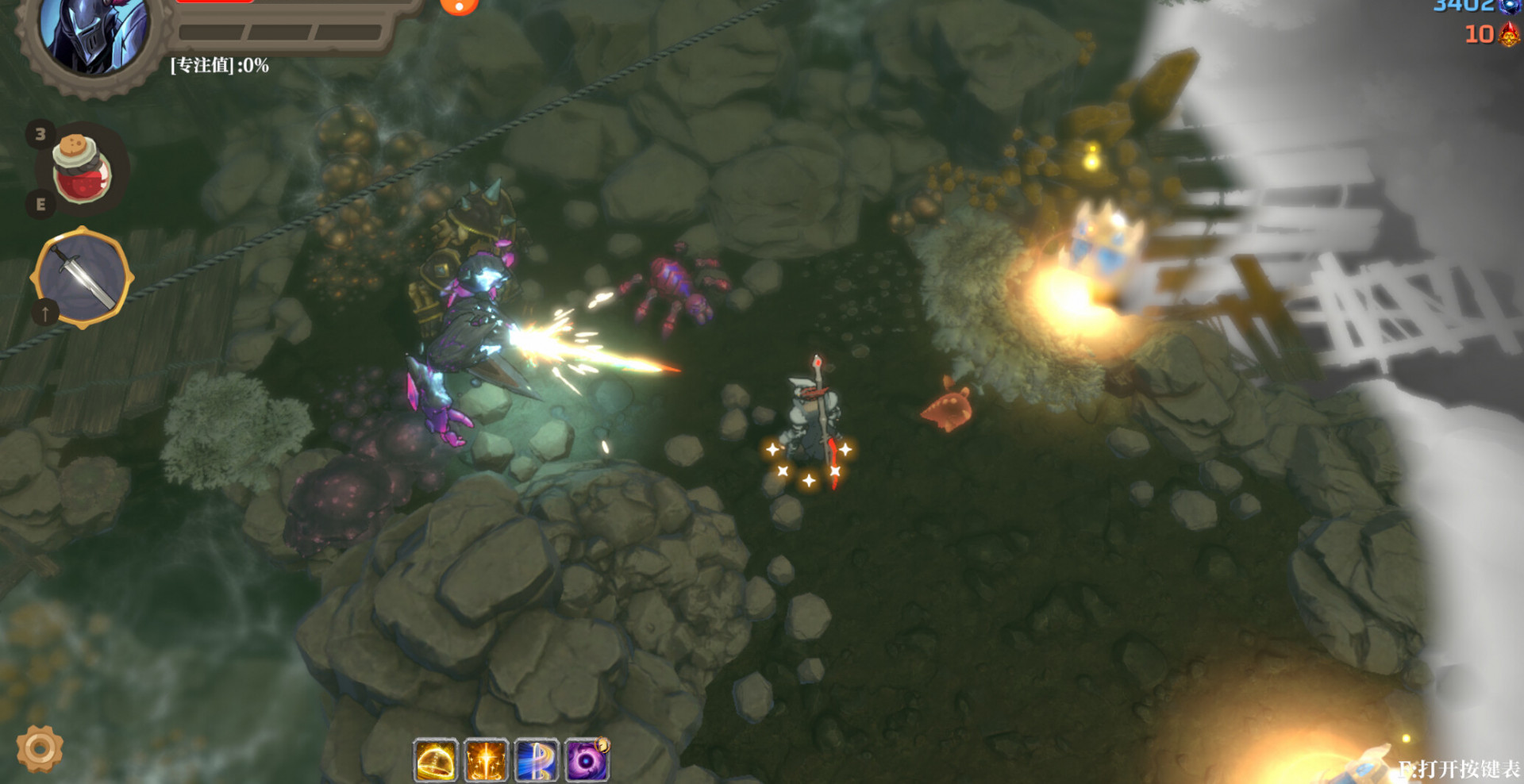The height and width of the screenshot is (784, 1524).
Task: Activate the golden dome shield skill
Action: (436, 761)
